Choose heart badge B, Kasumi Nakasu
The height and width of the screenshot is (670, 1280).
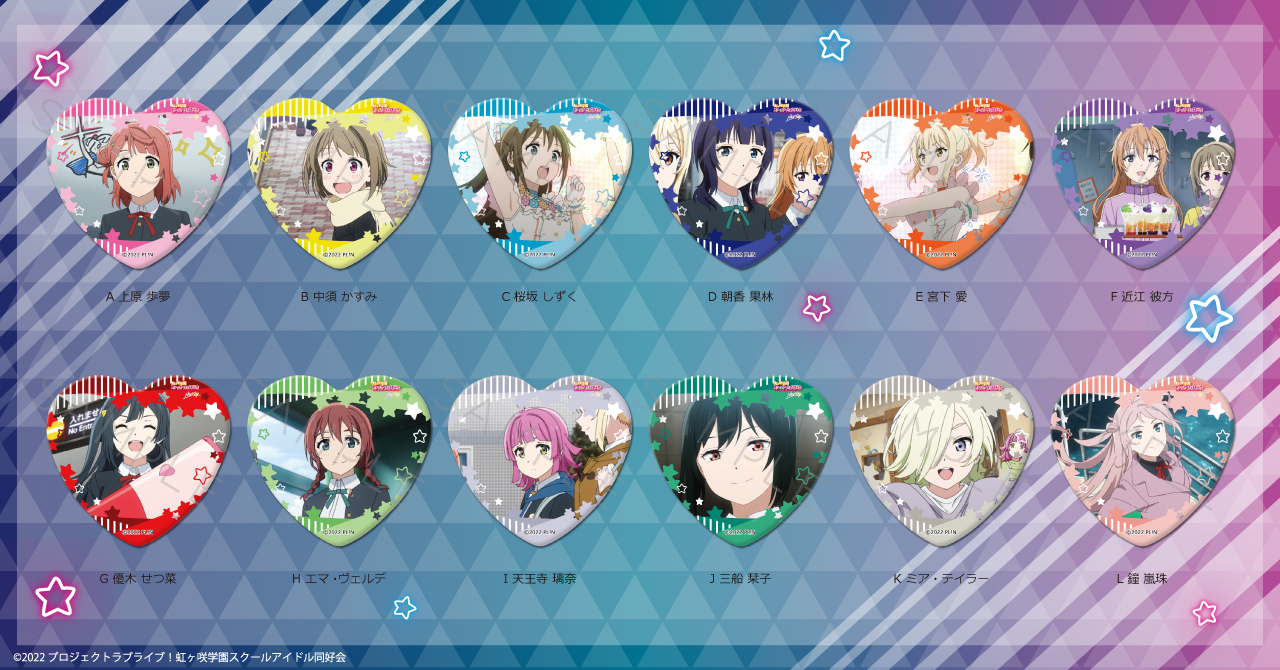[x=339, y=180]
